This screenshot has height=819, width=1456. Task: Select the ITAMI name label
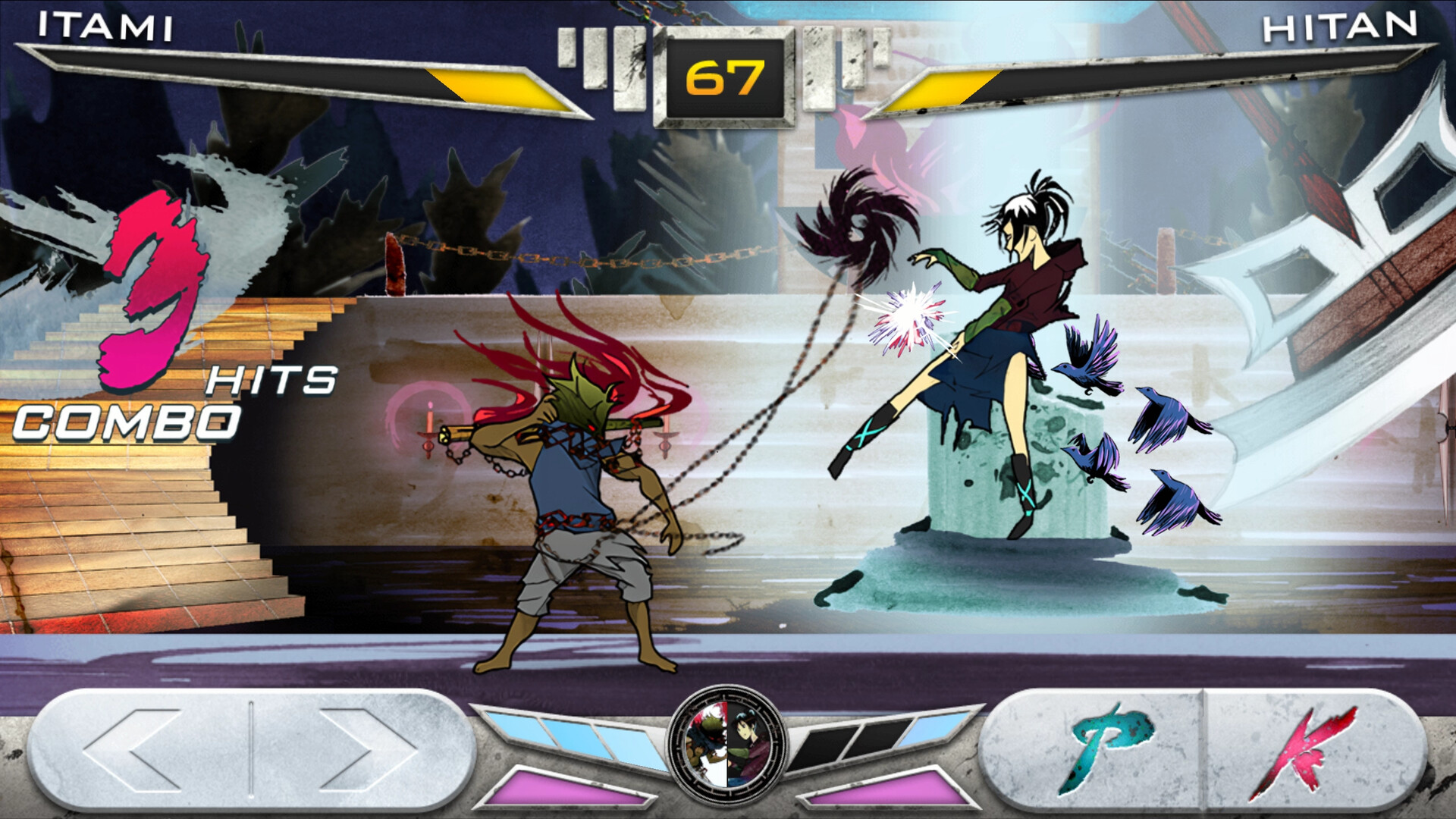click(106, 24)
